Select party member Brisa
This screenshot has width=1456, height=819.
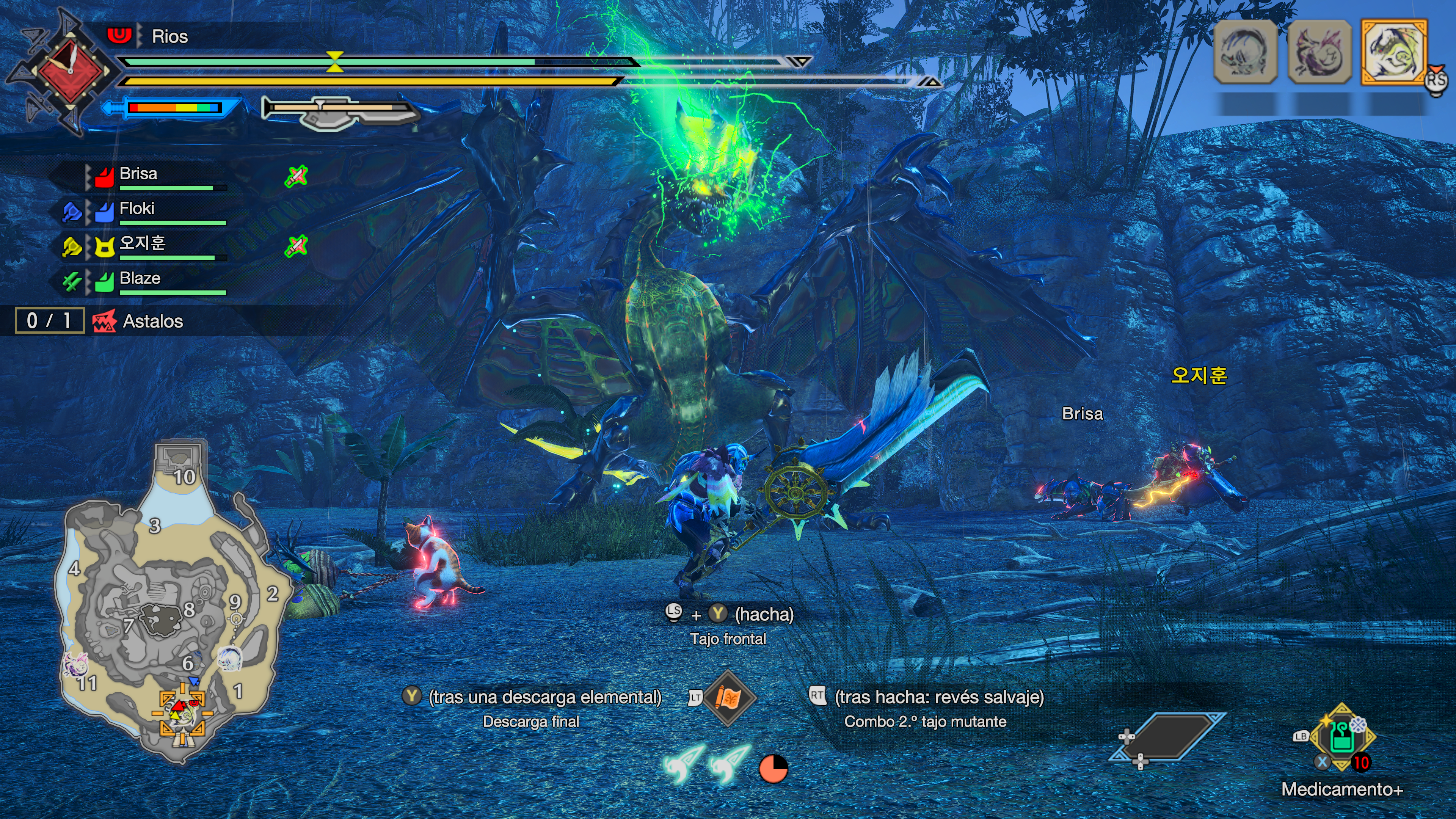click(138, 174)
